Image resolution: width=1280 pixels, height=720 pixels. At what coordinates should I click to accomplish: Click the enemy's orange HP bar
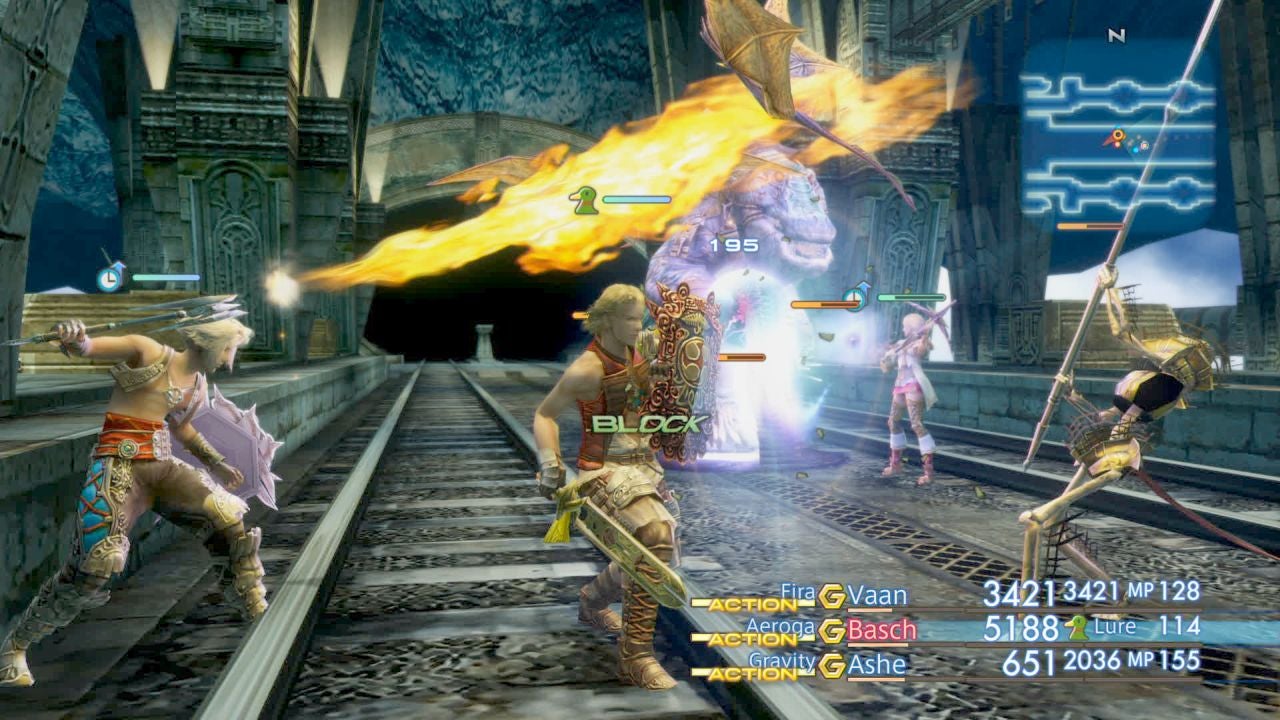(823, 303)
